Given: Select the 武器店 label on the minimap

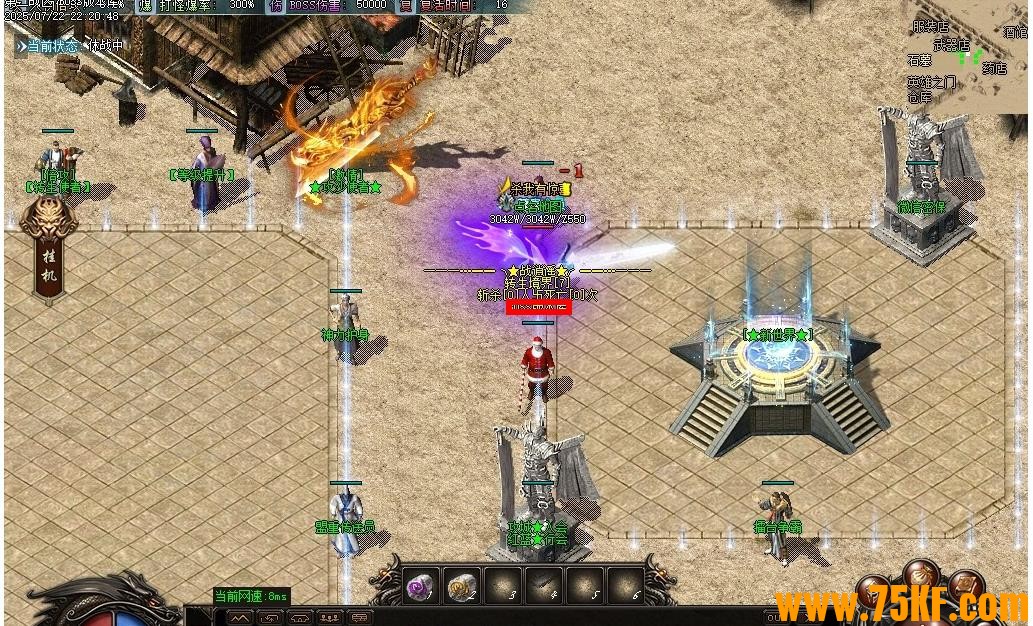Looking at the screenshot, I should point(951,44).
